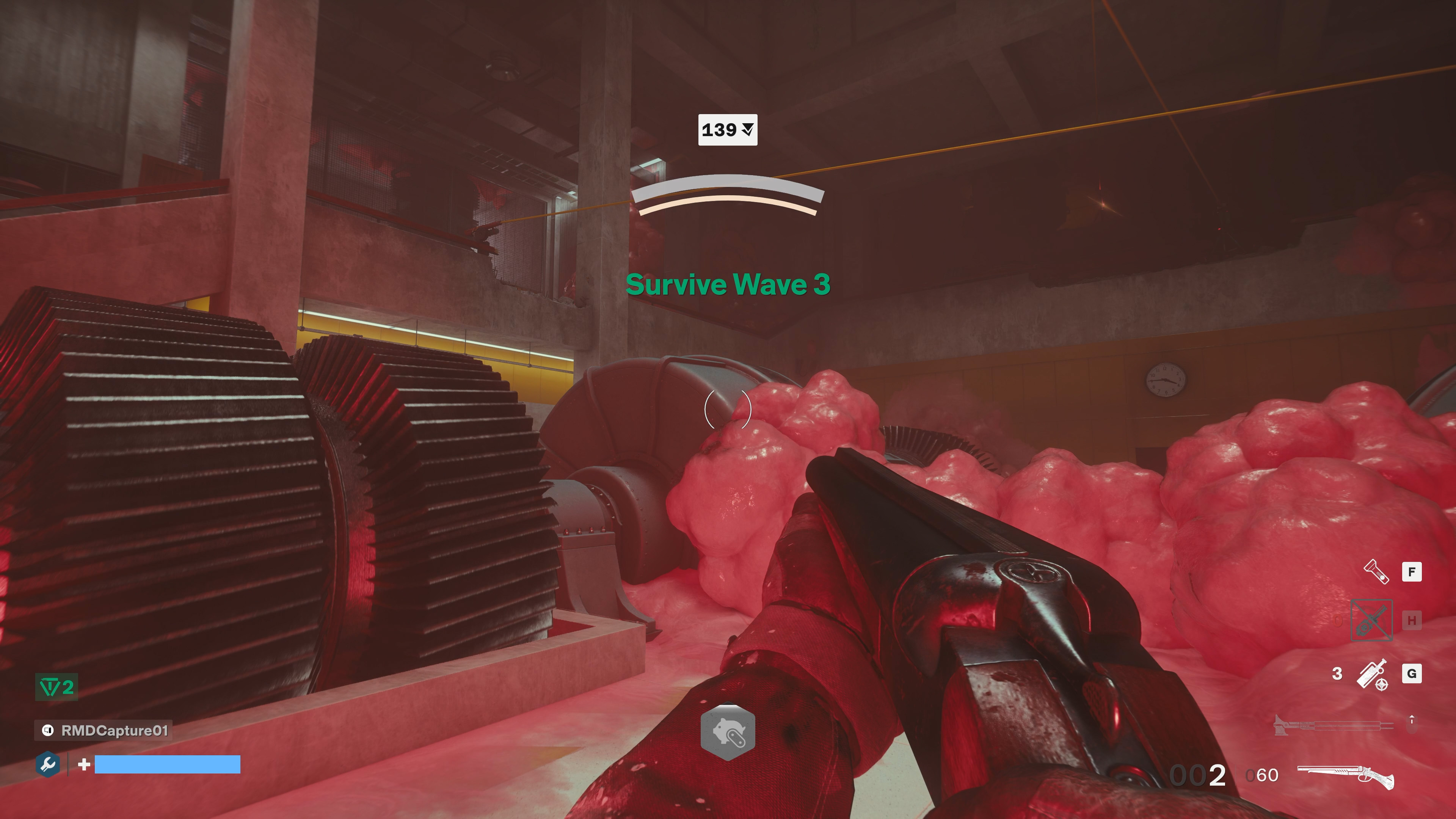This screenshot has height=819, width=1456.
Task: Toggle the flashlight icon next to the F keybind
Action: pos(1376,571)
